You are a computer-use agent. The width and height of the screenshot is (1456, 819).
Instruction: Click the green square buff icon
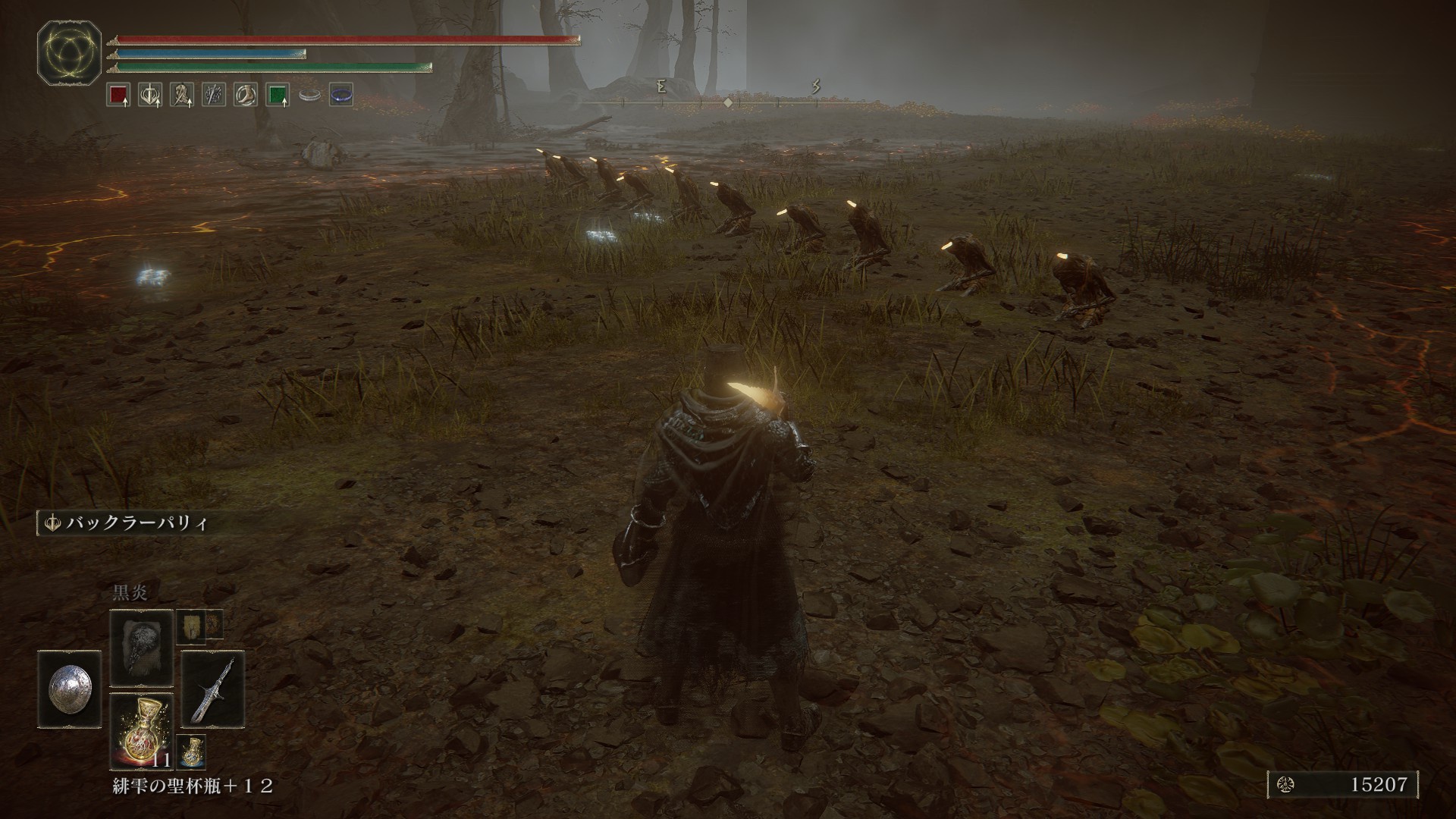click(x=278, y=96)
